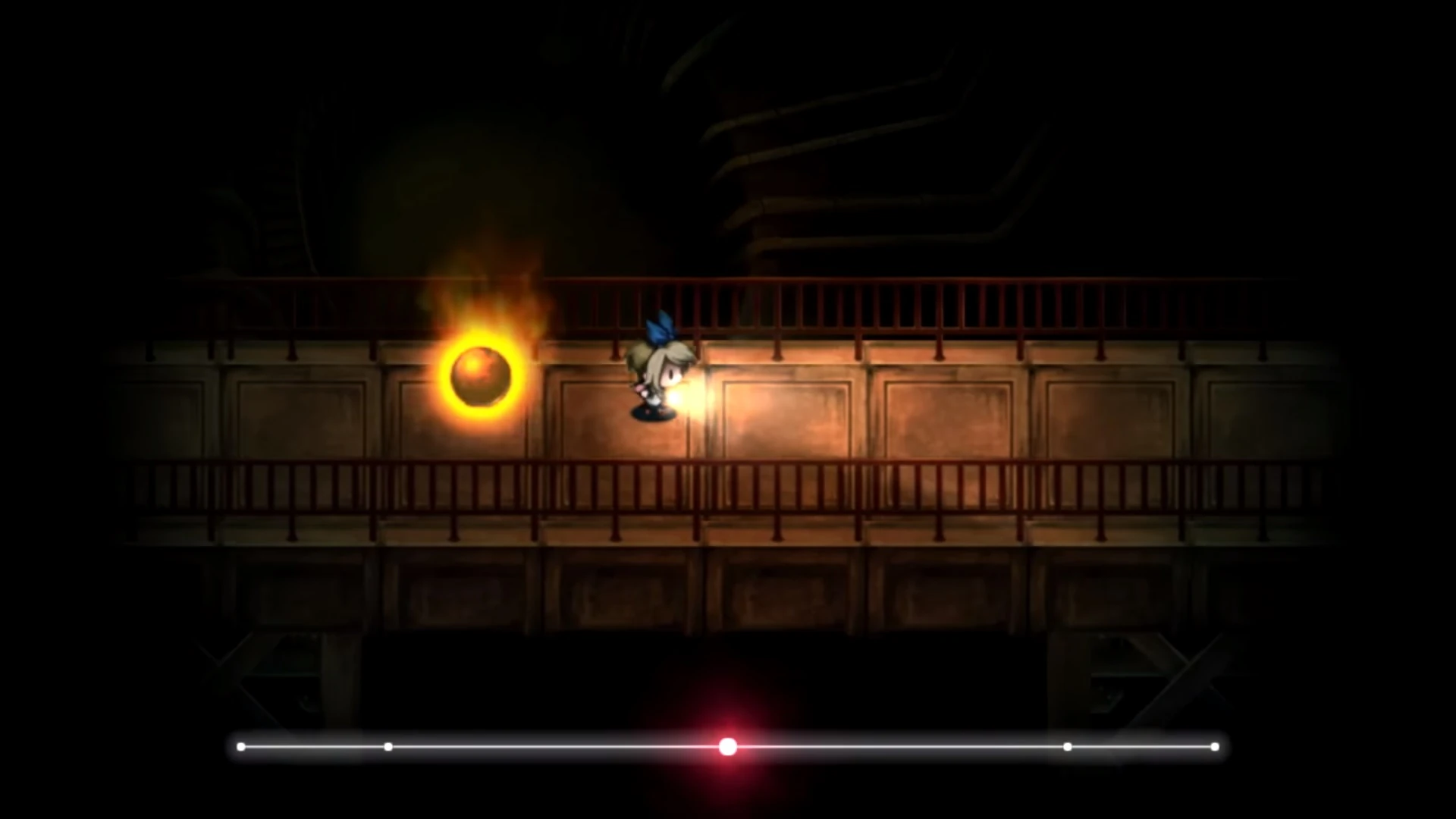The width and height of the screenshot is (1456, 819).
Task: Click the middle of the timeline scrubber bar
Action: click(728, 747)
